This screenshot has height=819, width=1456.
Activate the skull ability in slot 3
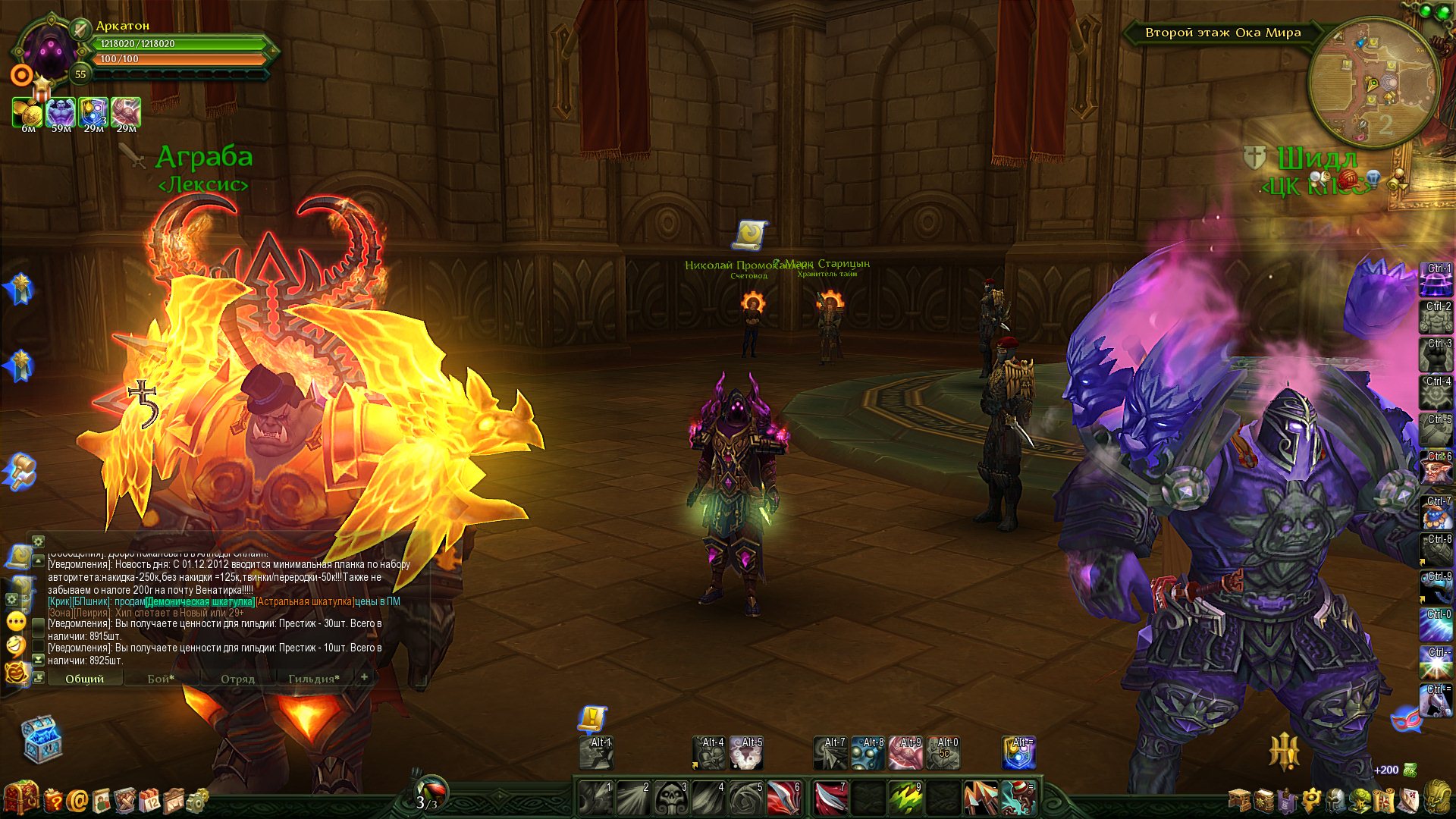click(x=672, y=799)
